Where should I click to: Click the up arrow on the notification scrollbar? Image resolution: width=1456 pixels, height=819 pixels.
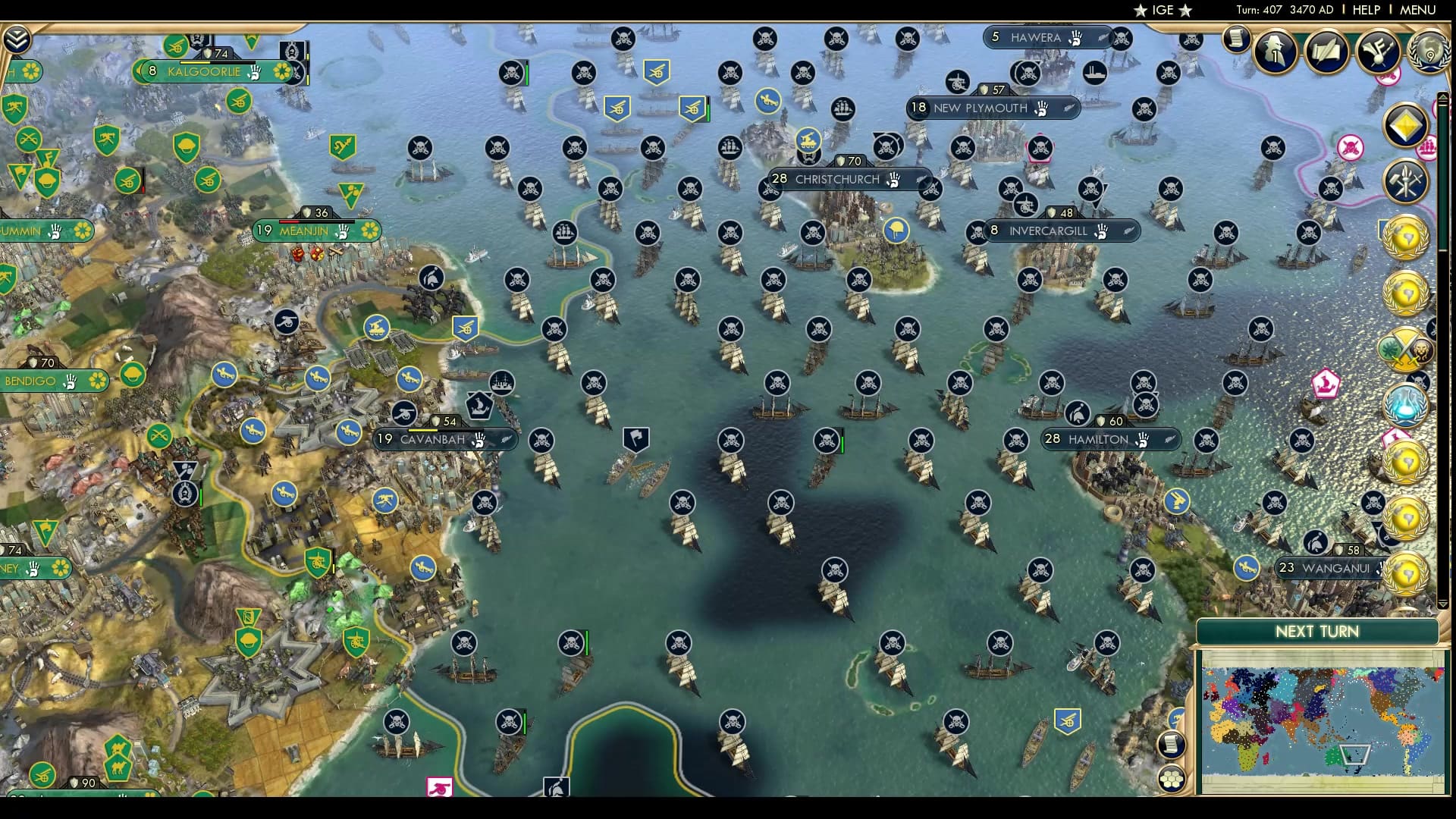pyautogui.click(x=1443, y=97)
